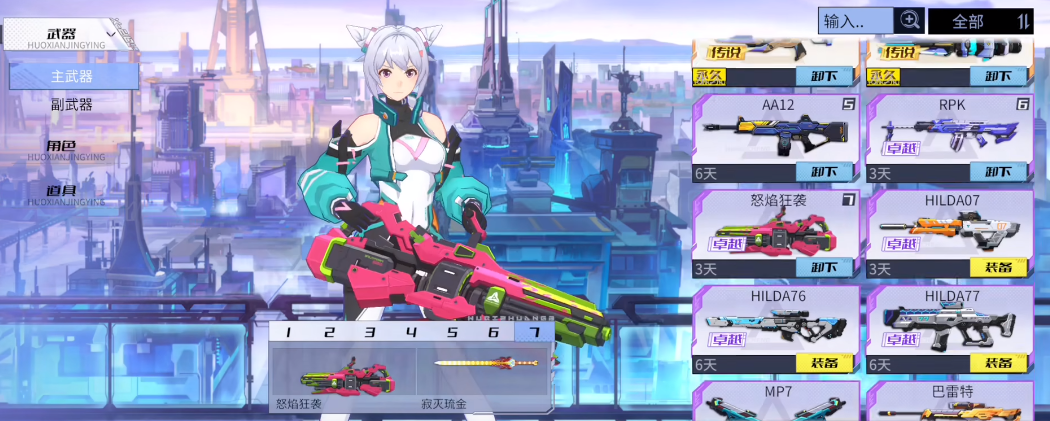Remove 怒焰狂袭 via its 卸下 button
Image resolution: width=1050 pixels, height=421 pixels.
pyautogui.click(x=825, y=268)
